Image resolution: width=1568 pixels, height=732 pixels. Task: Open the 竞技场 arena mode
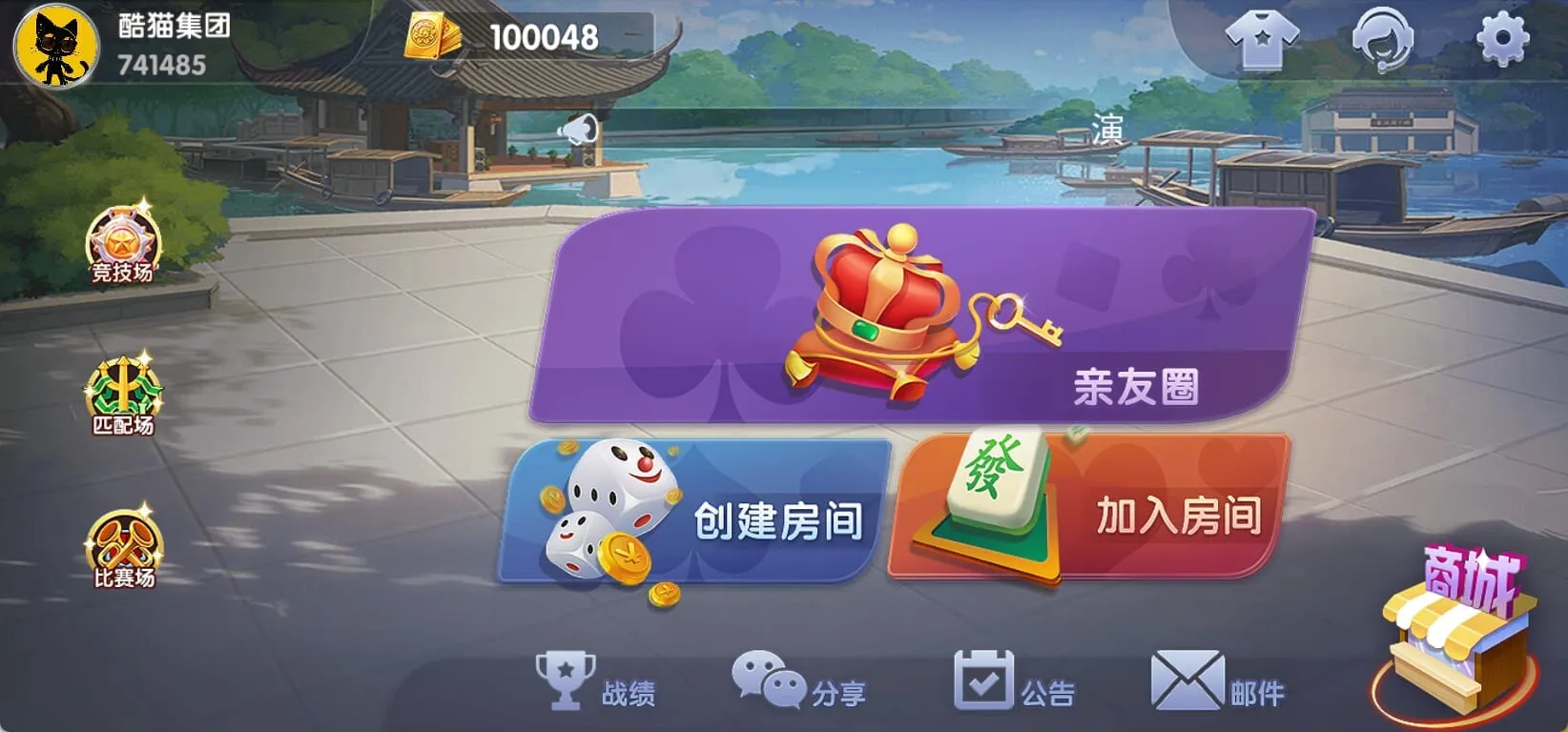pyautogui.click(x=120, y=248)
